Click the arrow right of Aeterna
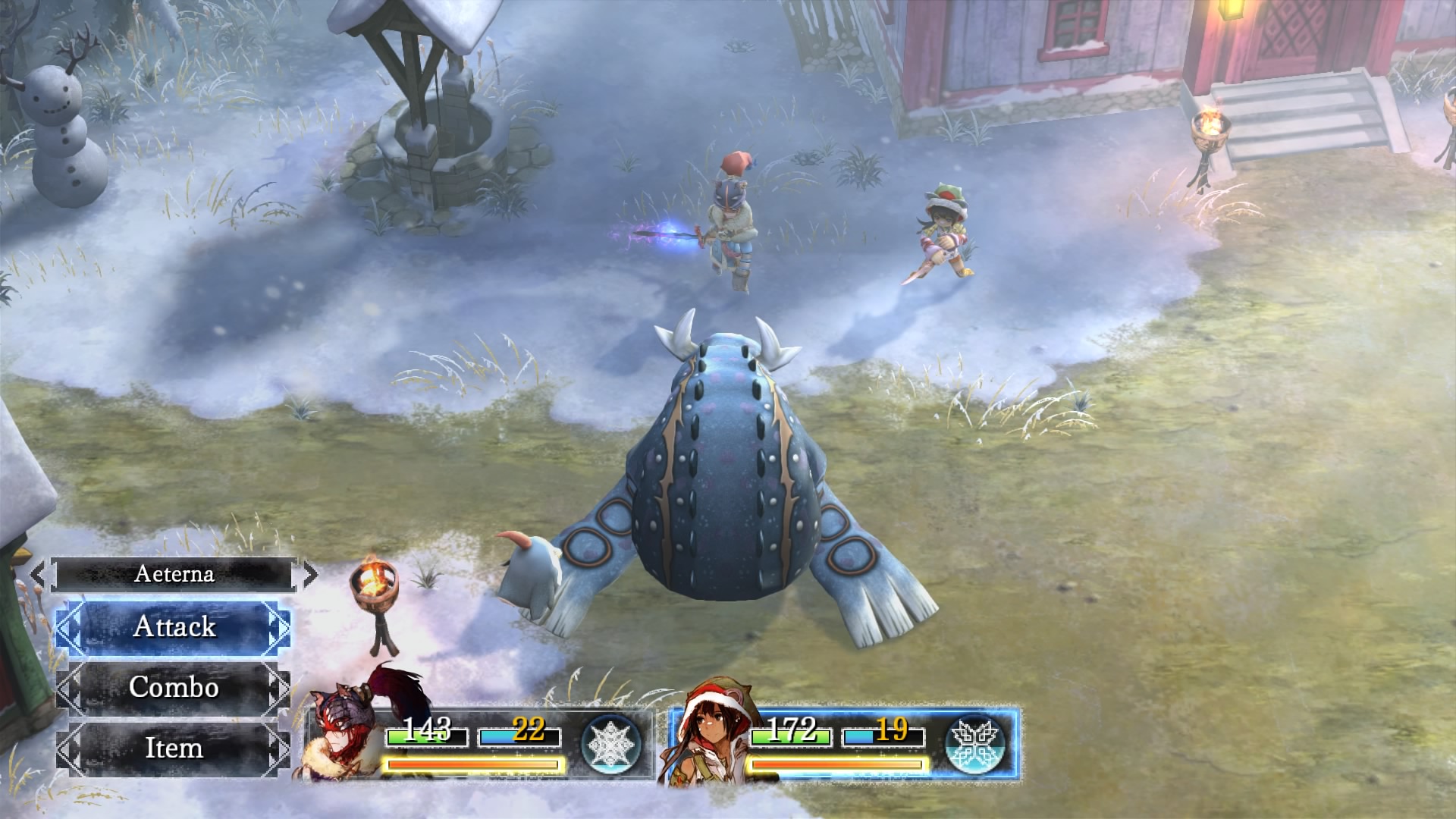1456x819 pixels. tap(309, 574)
